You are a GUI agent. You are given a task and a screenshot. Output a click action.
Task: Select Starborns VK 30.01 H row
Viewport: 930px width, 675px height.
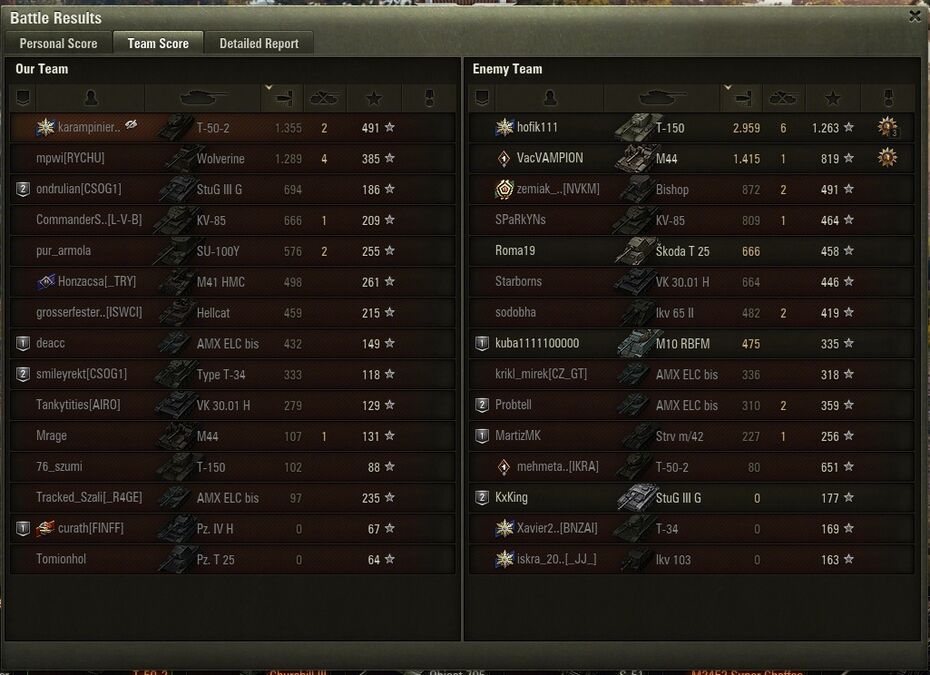pyautogui.click(x=690, y=282)
